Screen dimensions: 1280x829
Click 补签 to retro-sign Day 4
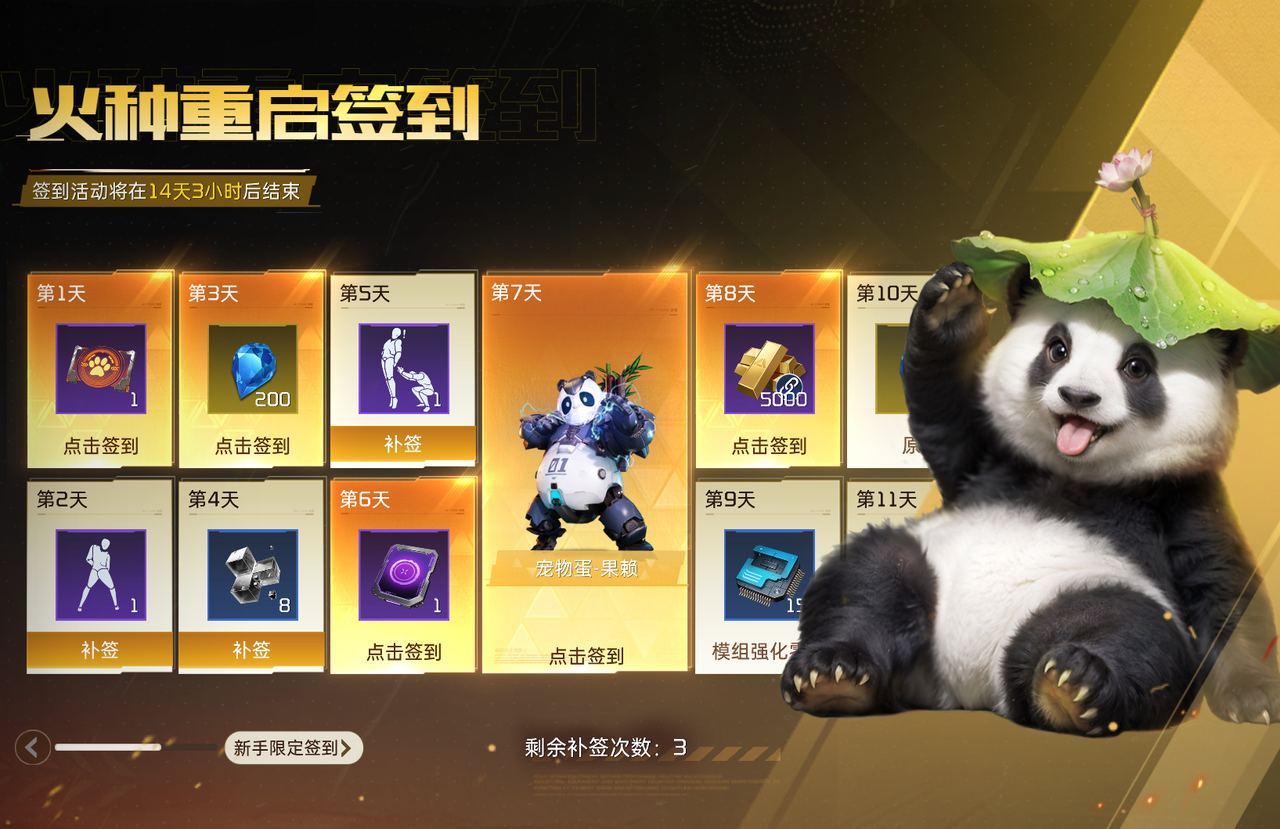point(252,652)
